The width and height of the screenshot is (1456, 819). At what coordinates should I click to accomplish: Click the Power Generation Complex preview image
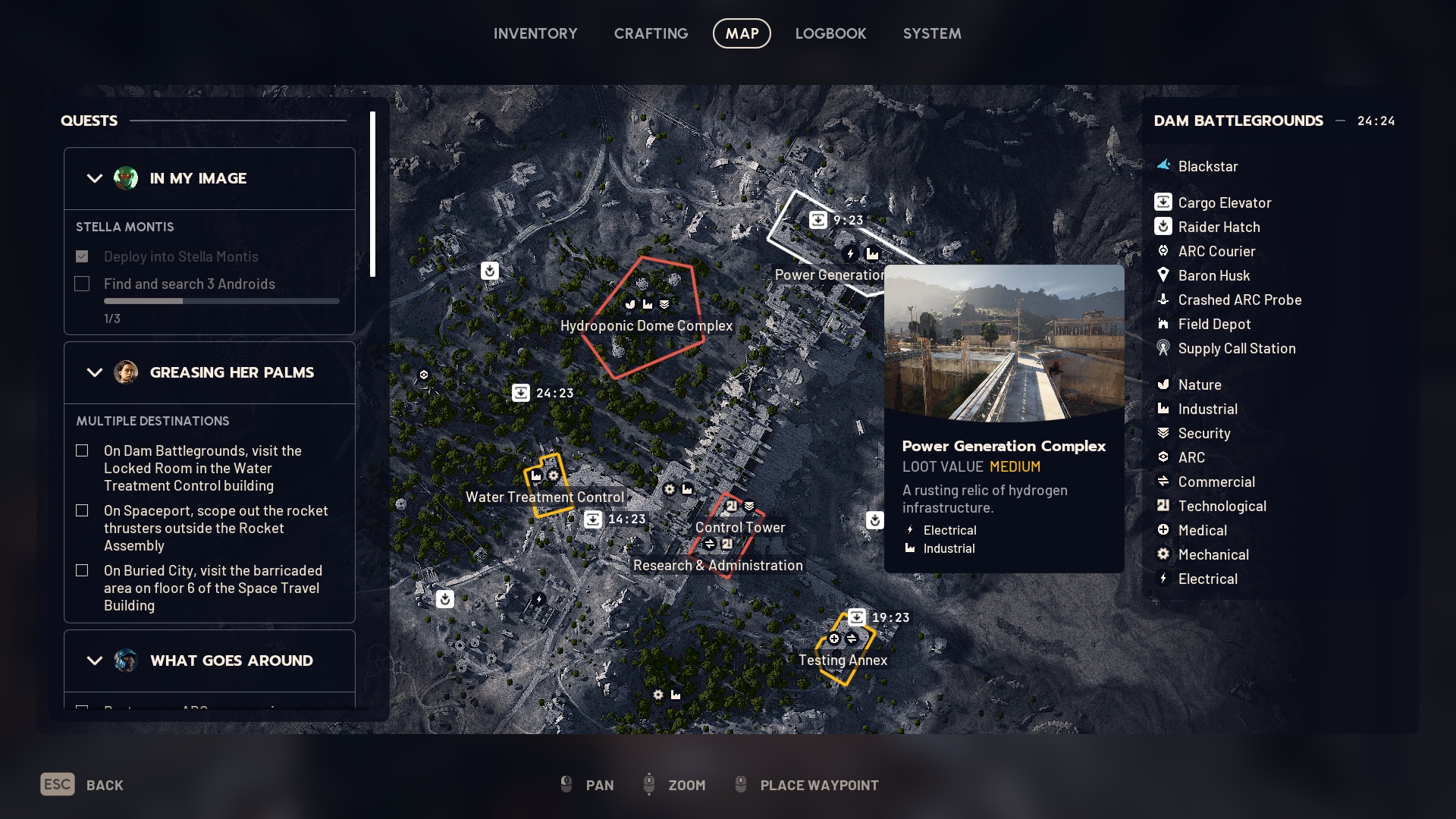pyautogui.click(x=1004, y=340)
